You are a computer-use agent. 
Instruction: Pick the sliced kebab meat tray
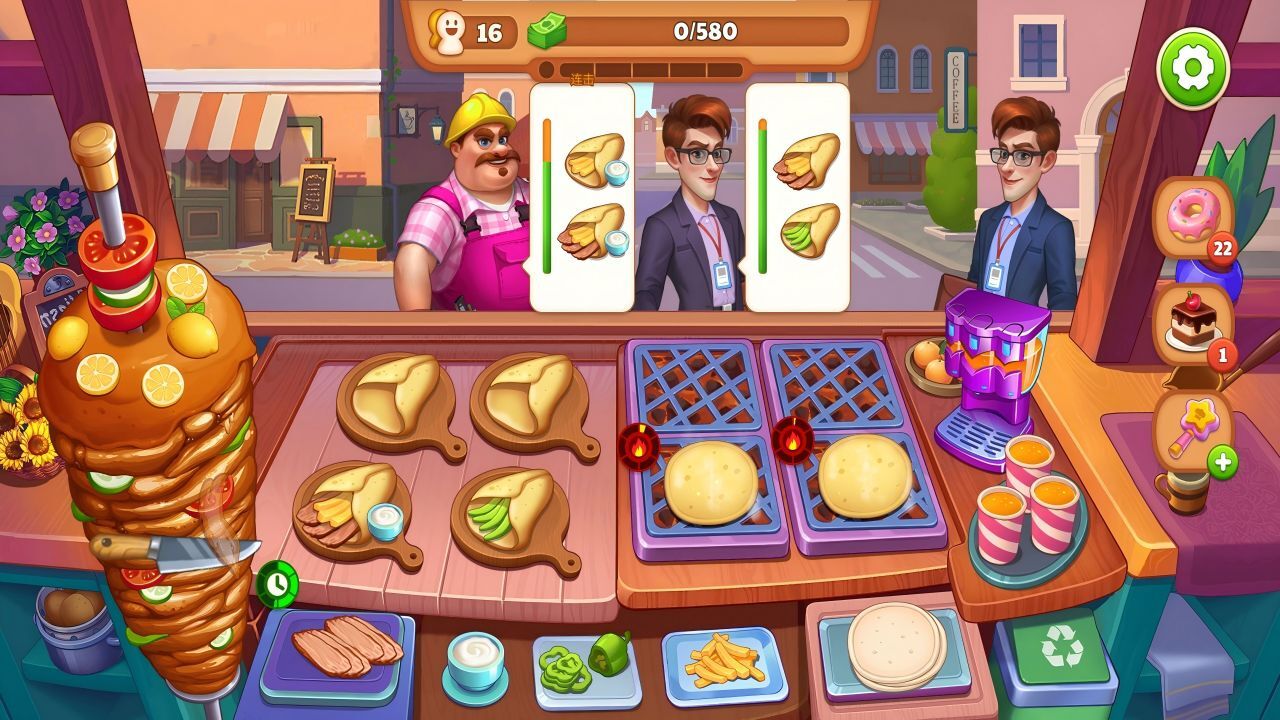point(335,652)
